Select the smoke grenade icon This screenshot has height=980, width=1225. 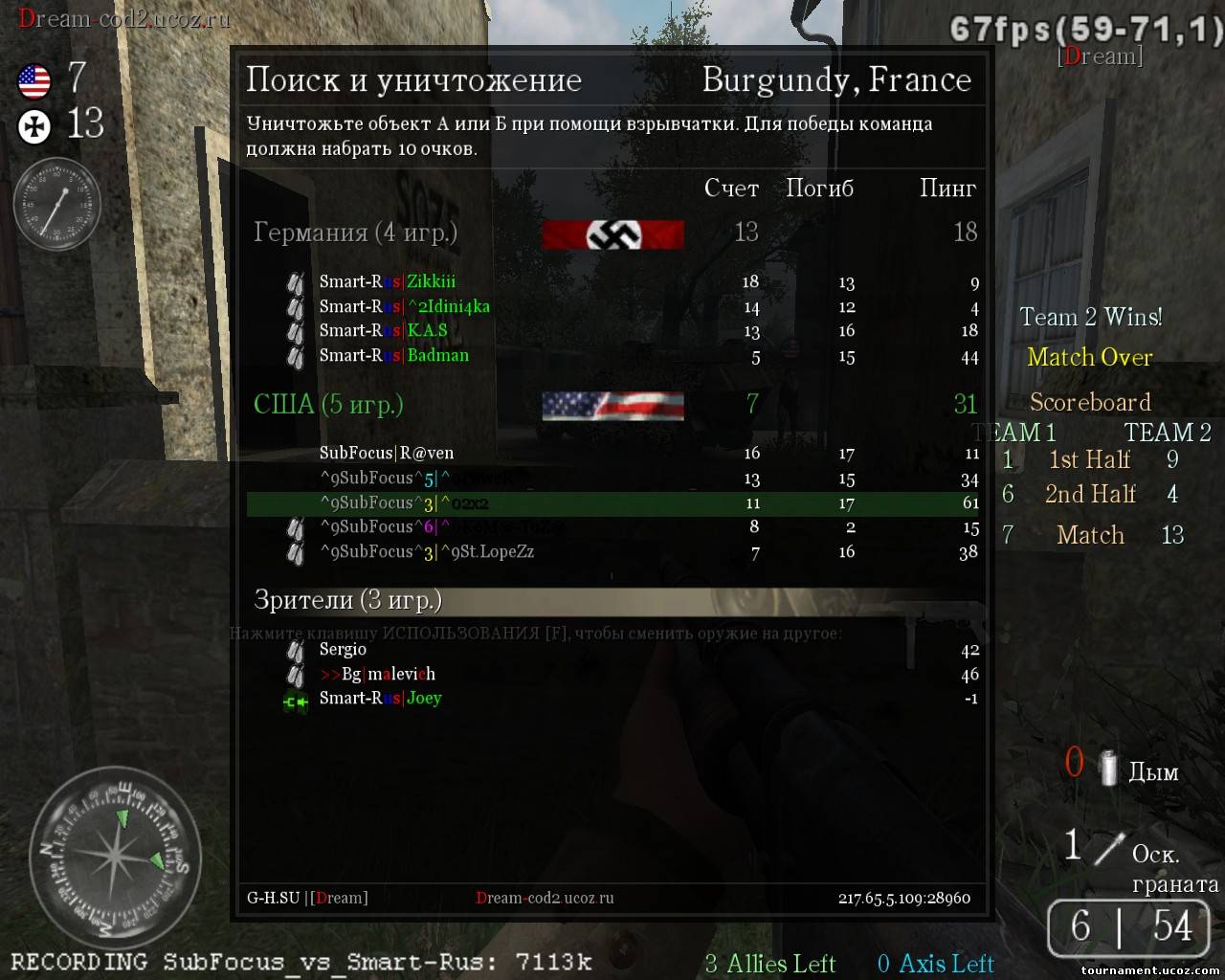(1108, 768)
